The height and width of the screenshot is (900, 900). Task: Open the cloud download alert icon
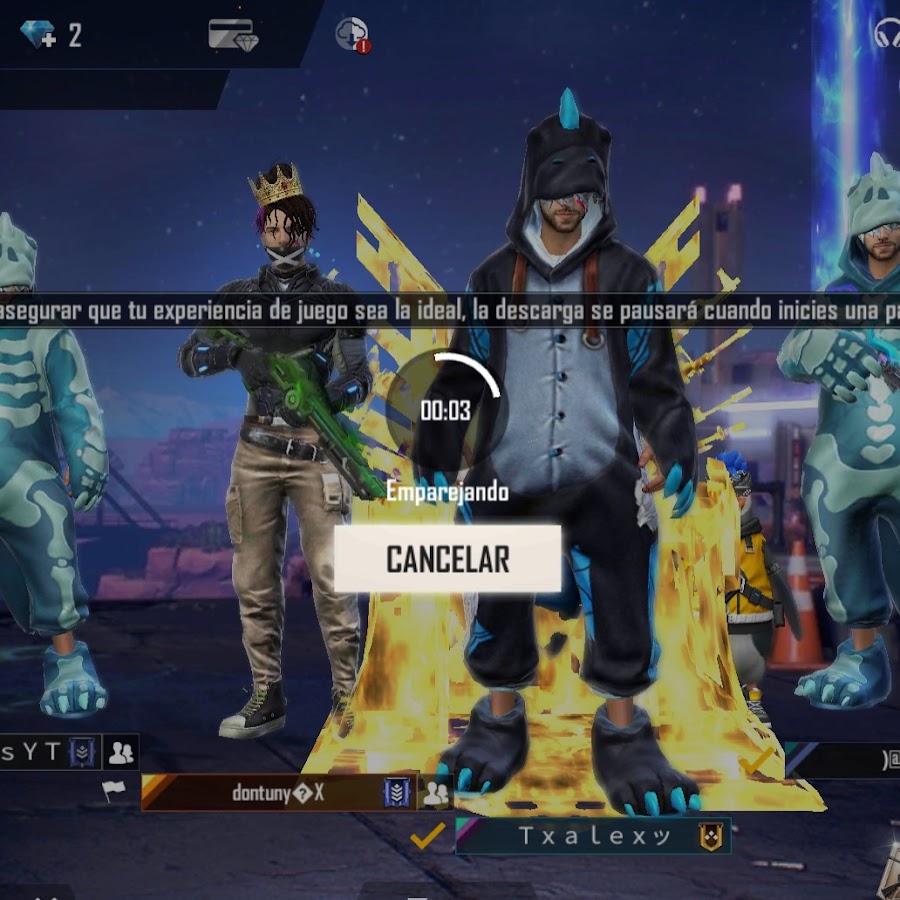tap(352, 35)
